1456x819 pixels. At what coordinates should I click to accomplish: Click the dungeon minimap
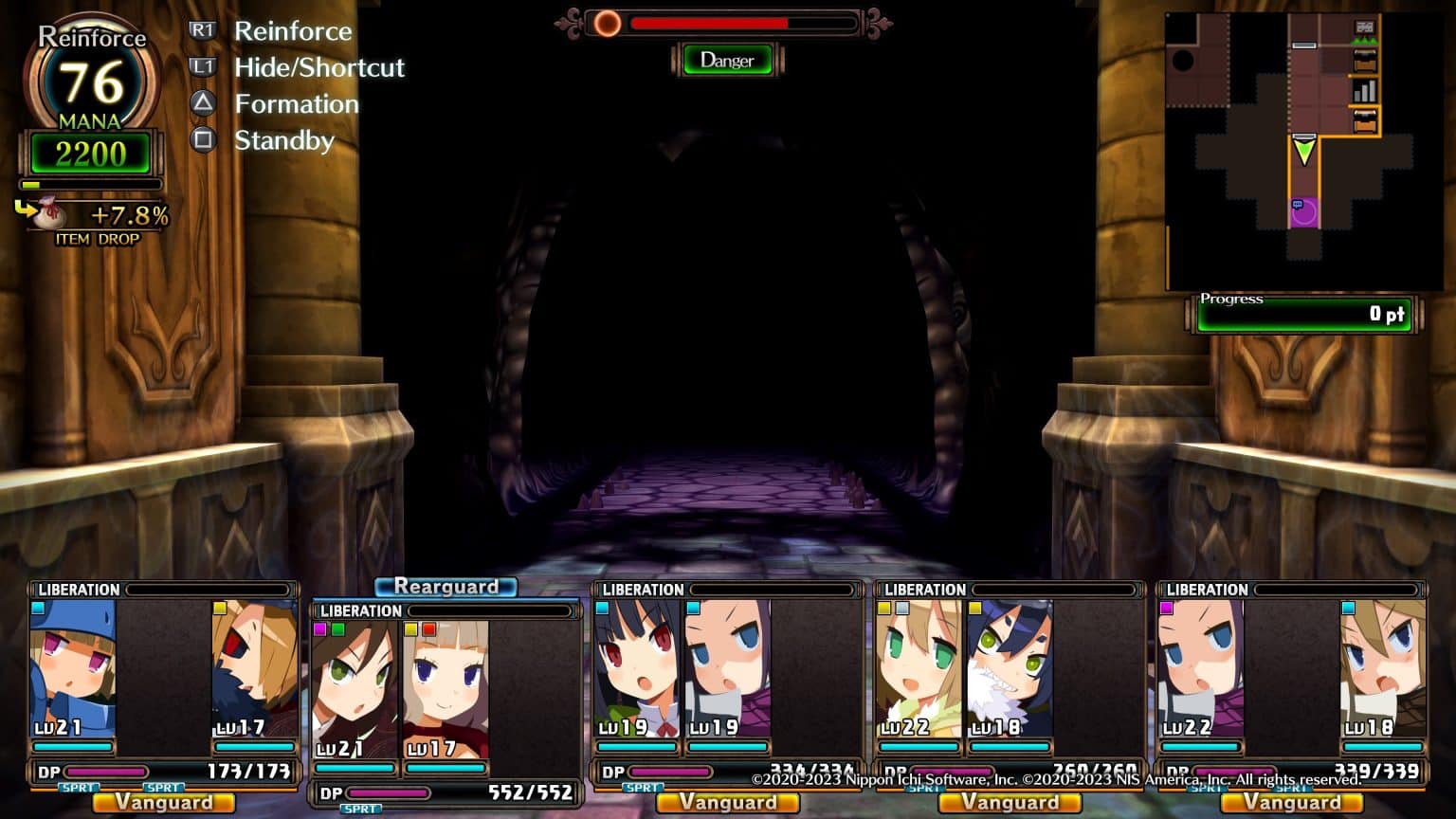pyautogui.click(x=1289, y=152)
